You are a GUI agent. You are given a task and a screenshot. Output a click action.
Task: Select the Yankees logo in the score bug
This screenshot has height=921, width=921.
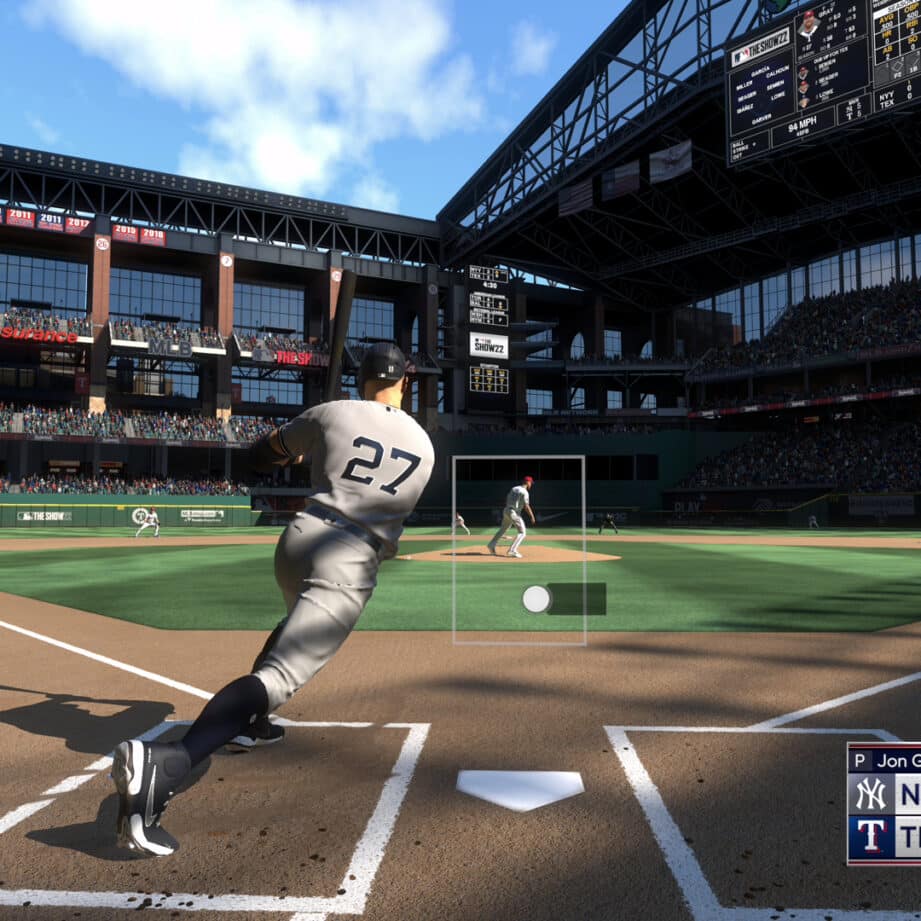[x=871, y=794]
